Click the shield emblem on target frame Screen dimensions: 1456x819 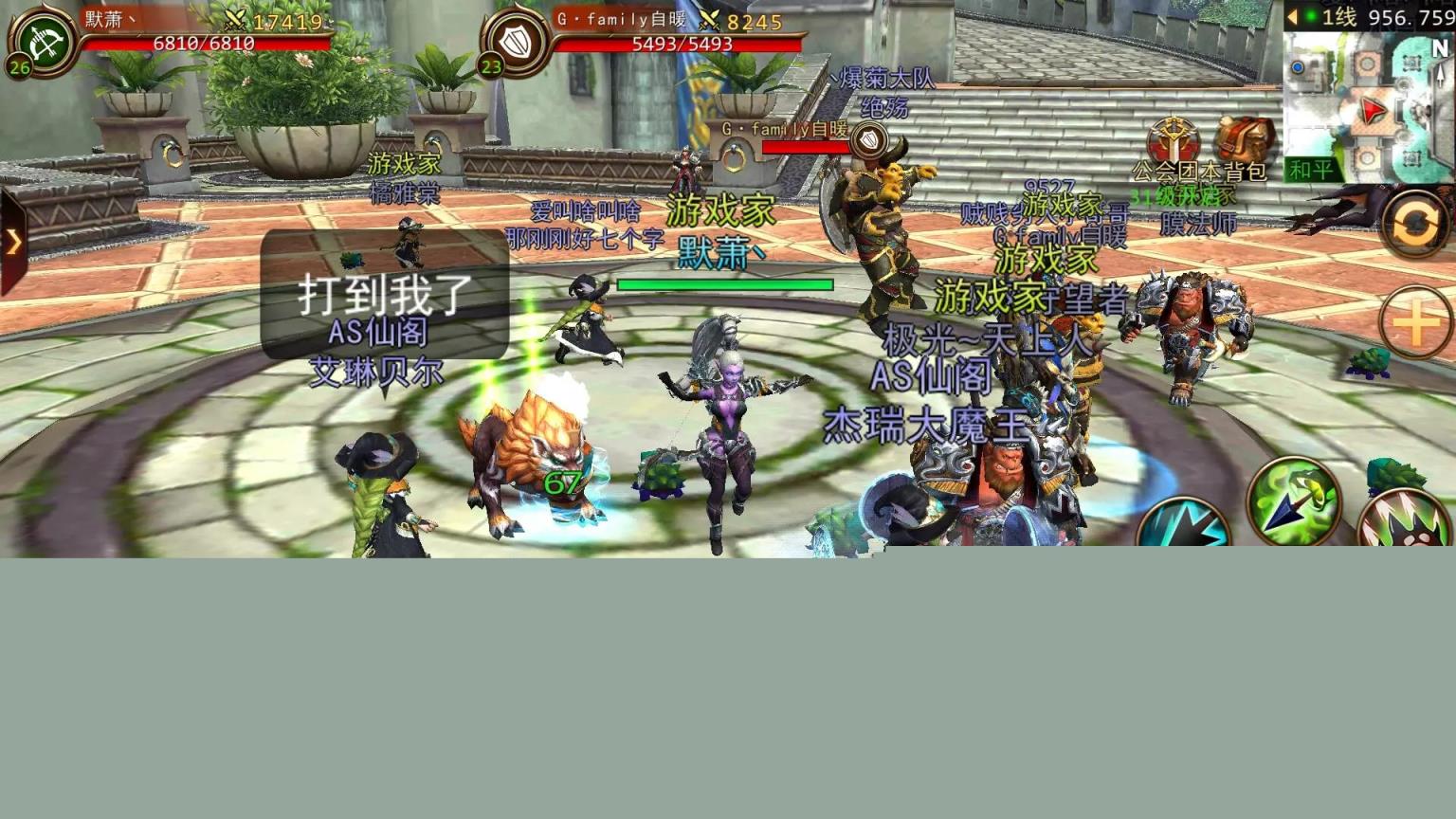[x=514, y=43]
